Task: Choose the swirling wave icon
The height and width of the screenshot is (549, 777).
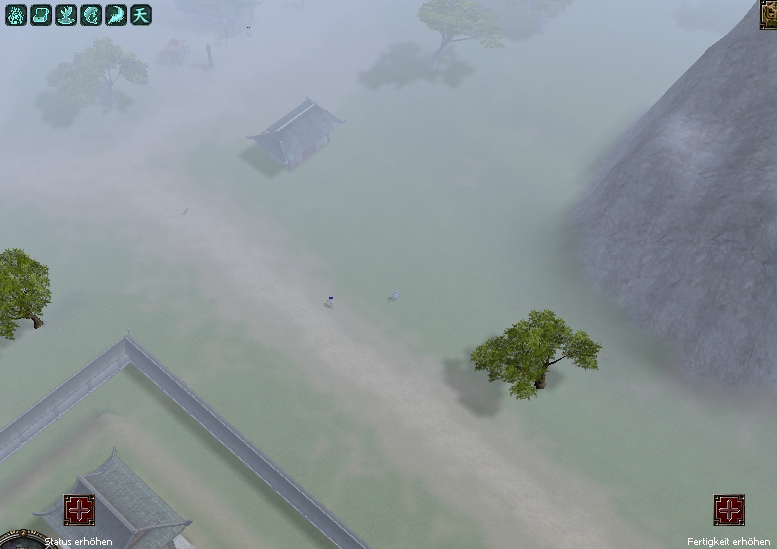Action: (x=91, y=14)
